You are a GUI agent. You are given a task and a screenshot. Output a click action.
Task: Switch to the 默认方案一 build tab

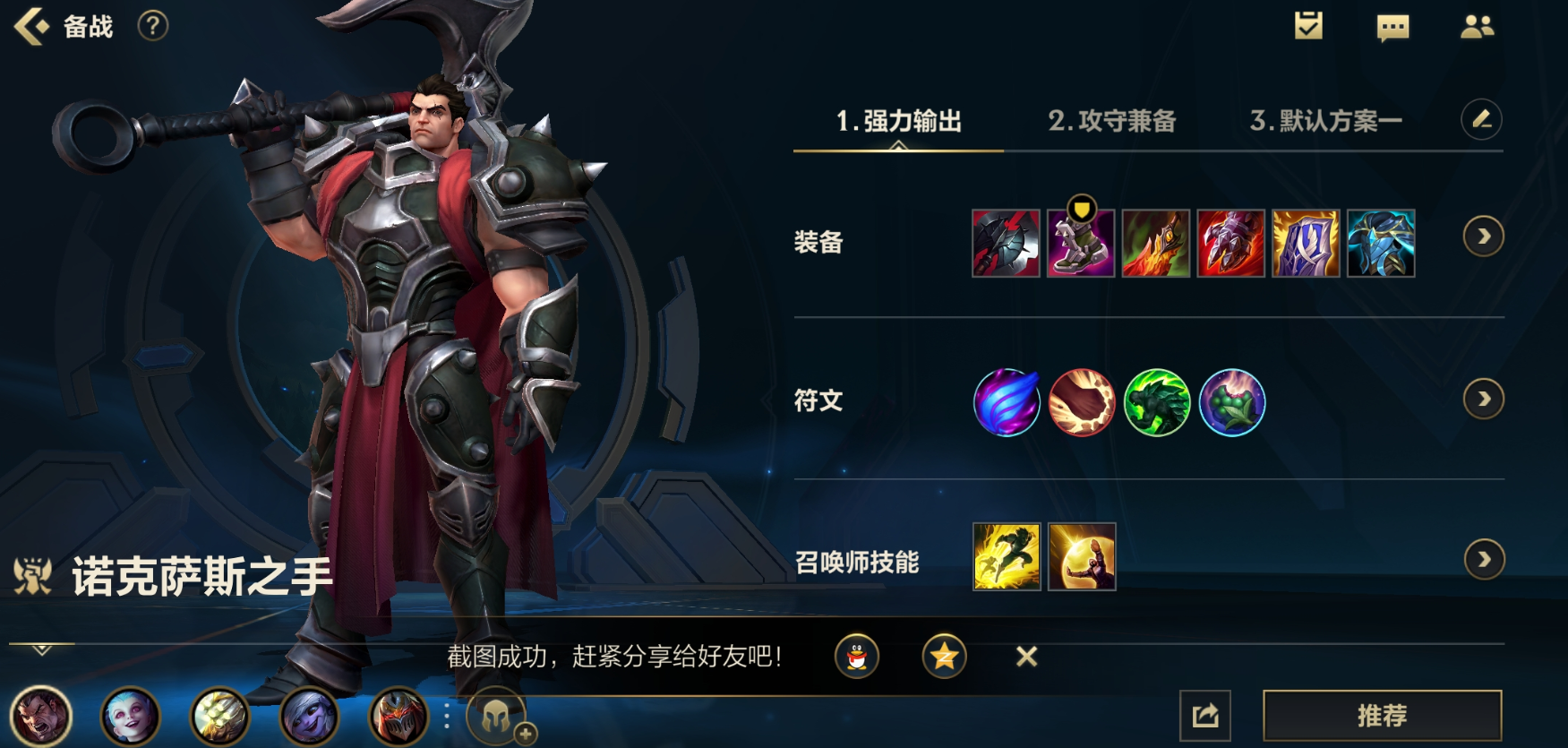click(1325, 120)
